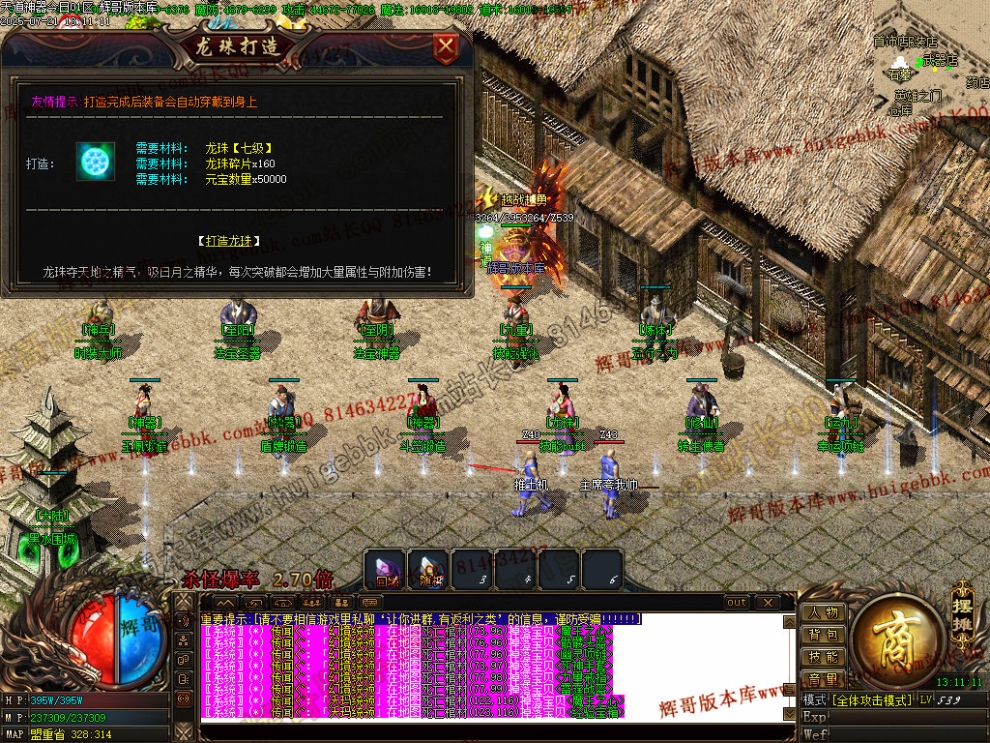Open the 技能 skills panel
Screen dimensions: 990x743
point(823,656)
